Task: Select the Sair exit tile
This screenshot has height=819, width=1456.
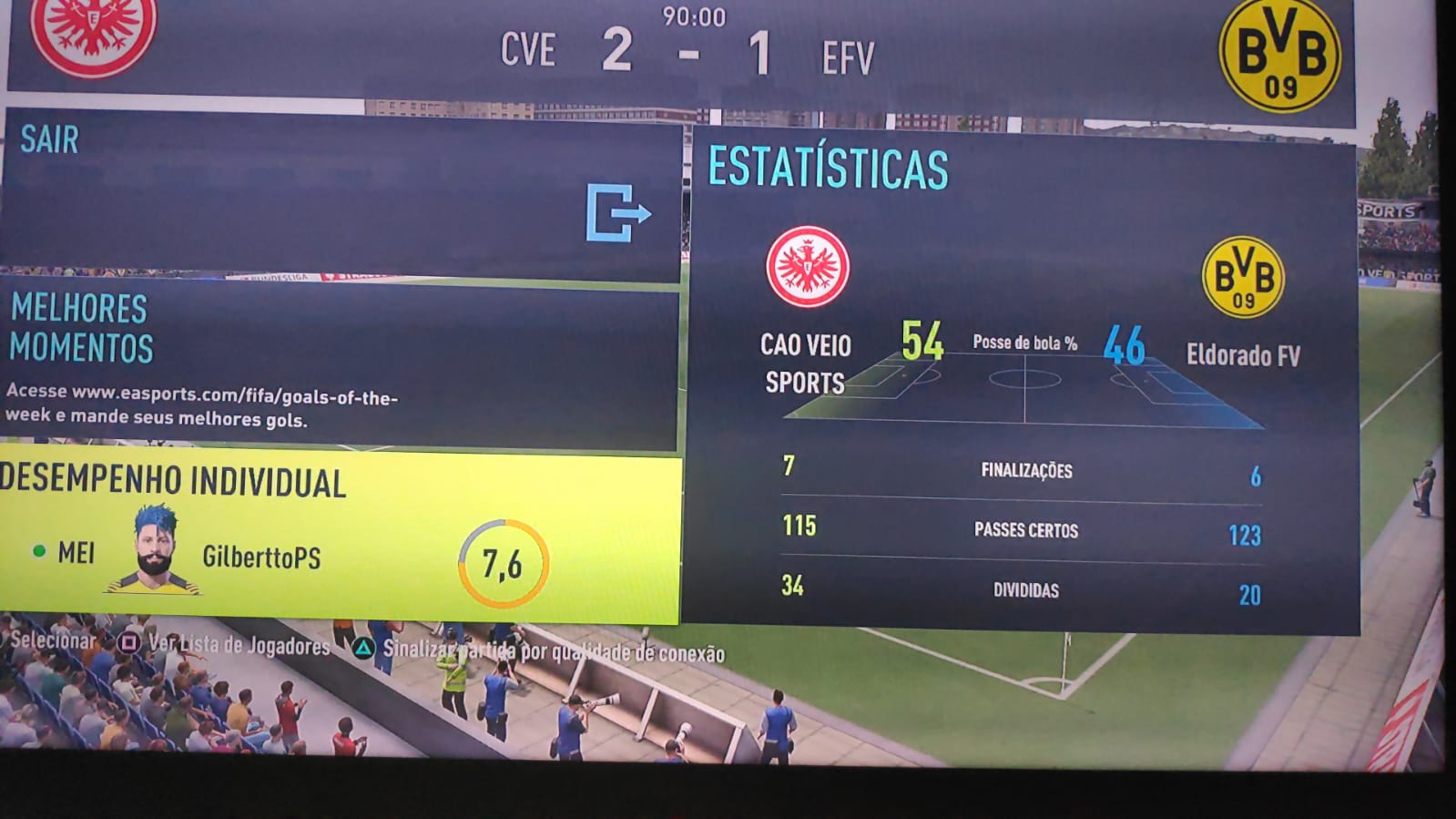Action: coord(341,193)
